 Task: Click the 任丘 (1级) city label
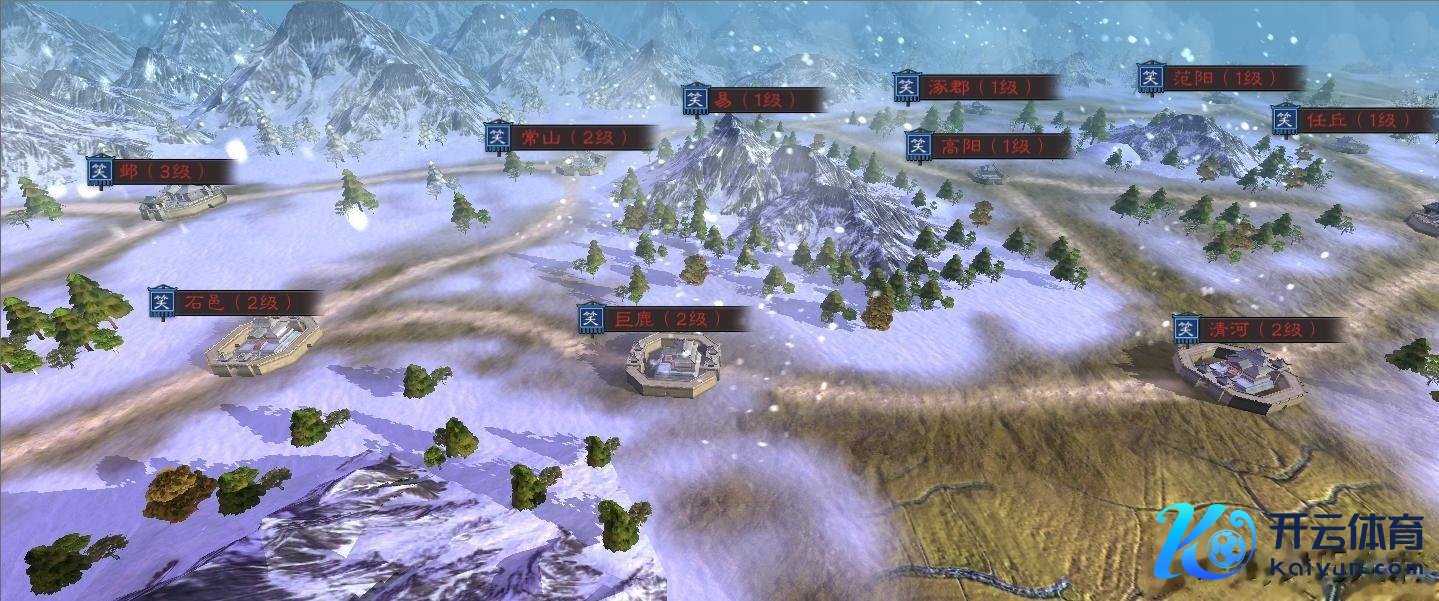tap(1353, 120)
